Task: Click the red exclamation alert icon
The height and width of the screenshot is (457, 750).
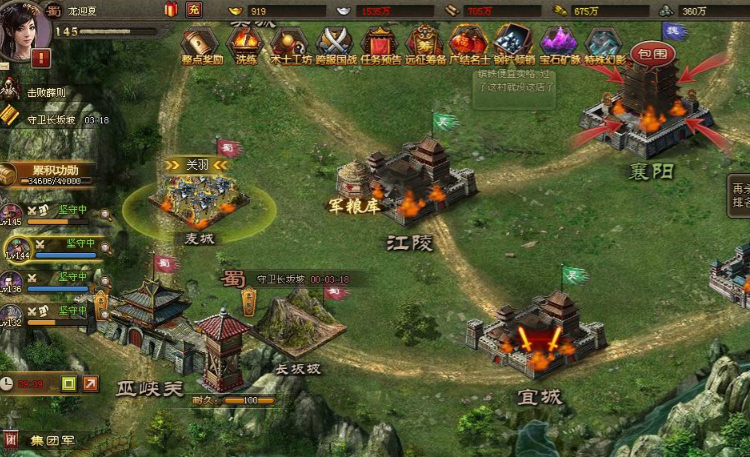Action: [x=41, y=58]
